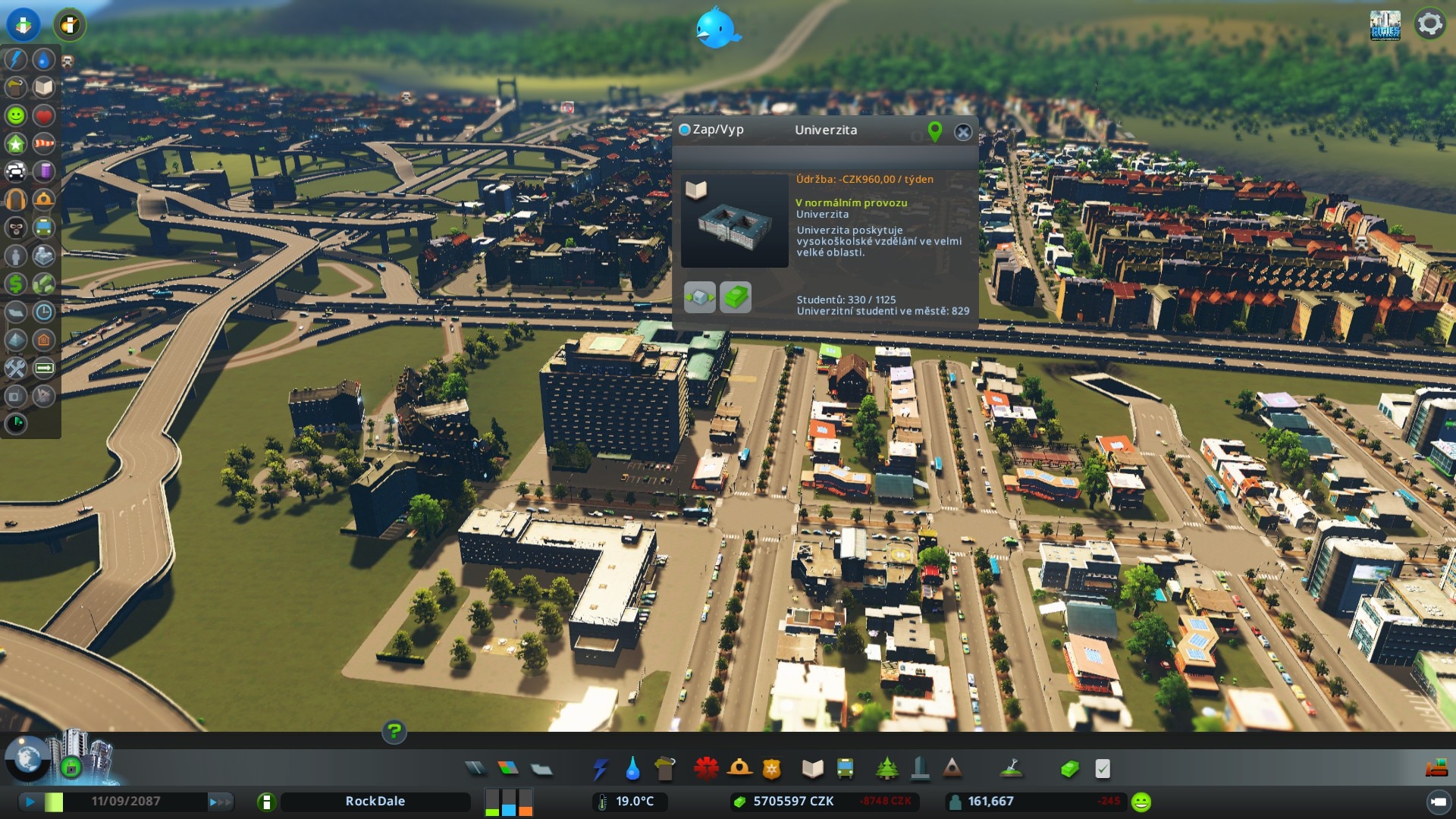Toggle the Zap/Vyp university on-off switch
This screenshot has width=1456, height=819.
pyautogui.click(x=685, y=130)
